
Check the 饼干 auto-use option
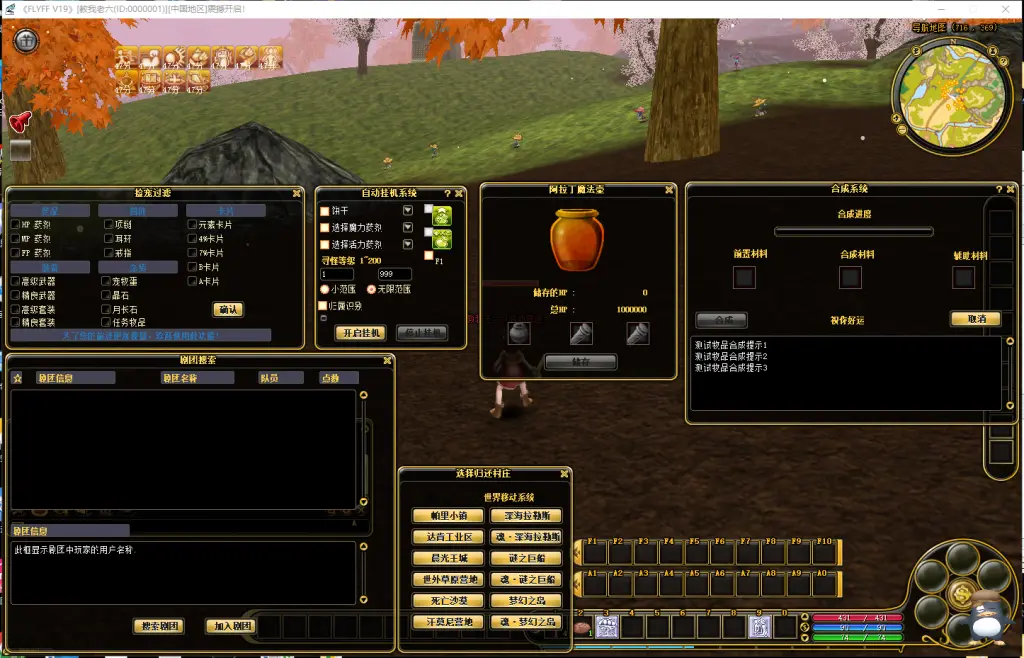[x=324, y=212]
